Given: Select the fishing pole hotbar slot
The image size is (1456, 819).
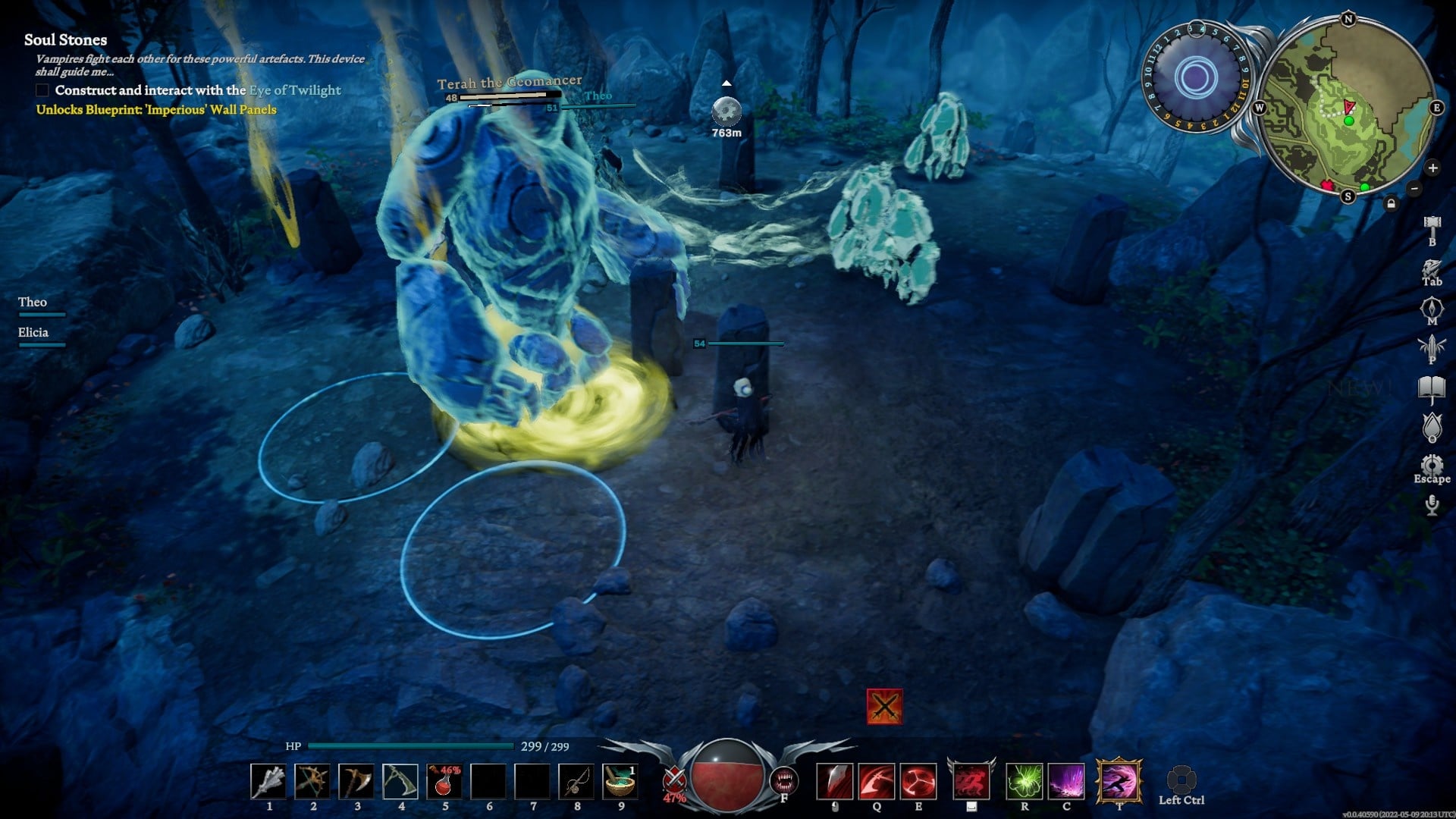Looking at the screenshot, I should 576,781.
